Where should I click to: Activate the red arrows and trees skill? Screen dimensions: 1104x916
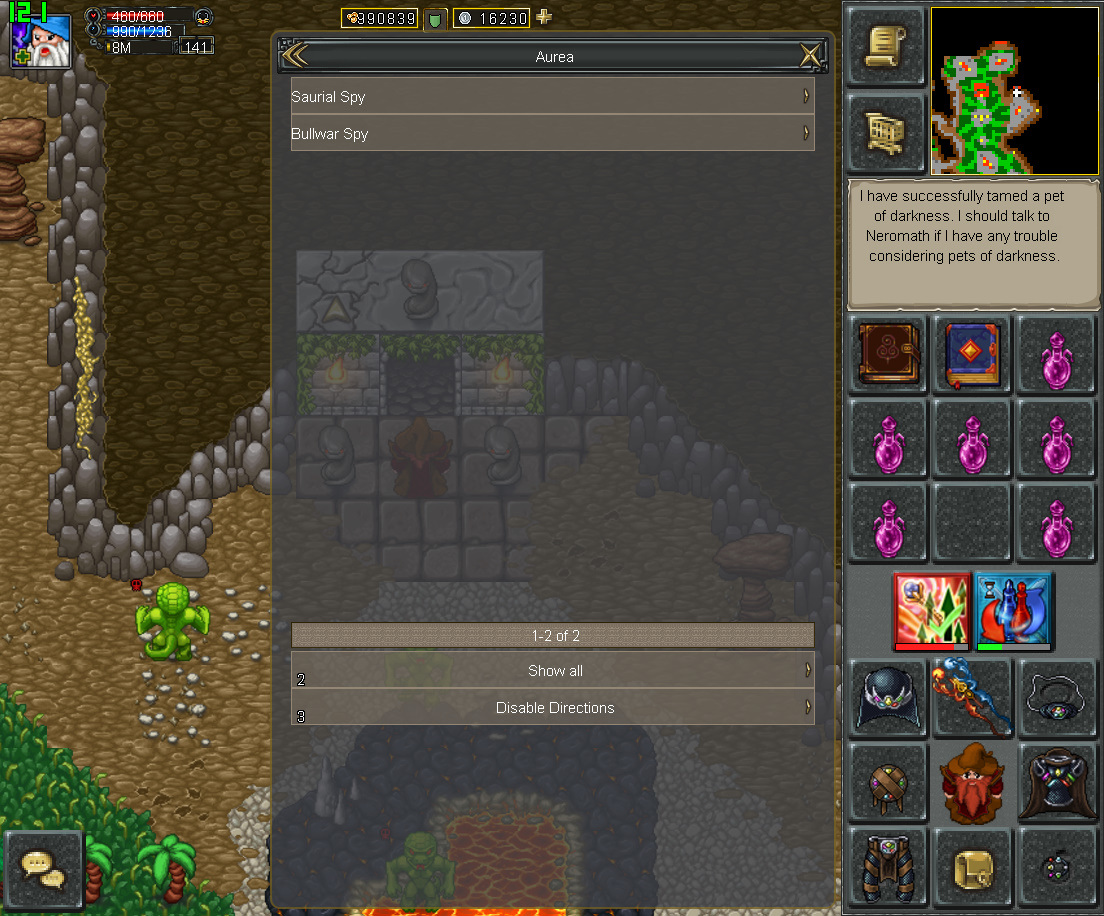(x=931, y=610)
